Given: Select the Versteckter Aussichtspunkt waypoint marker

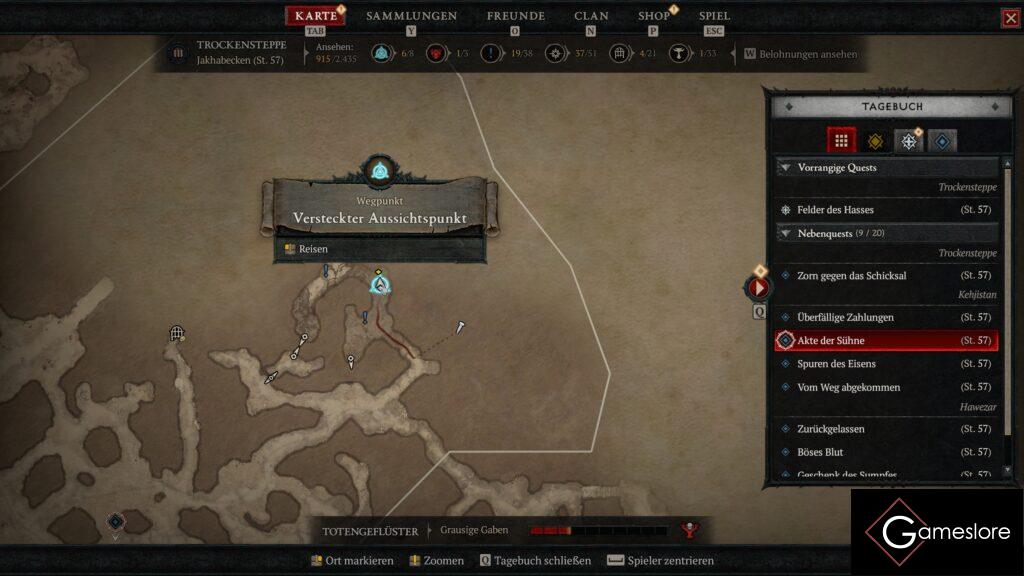Looking at the screenshot, I should tap(379, 285).
